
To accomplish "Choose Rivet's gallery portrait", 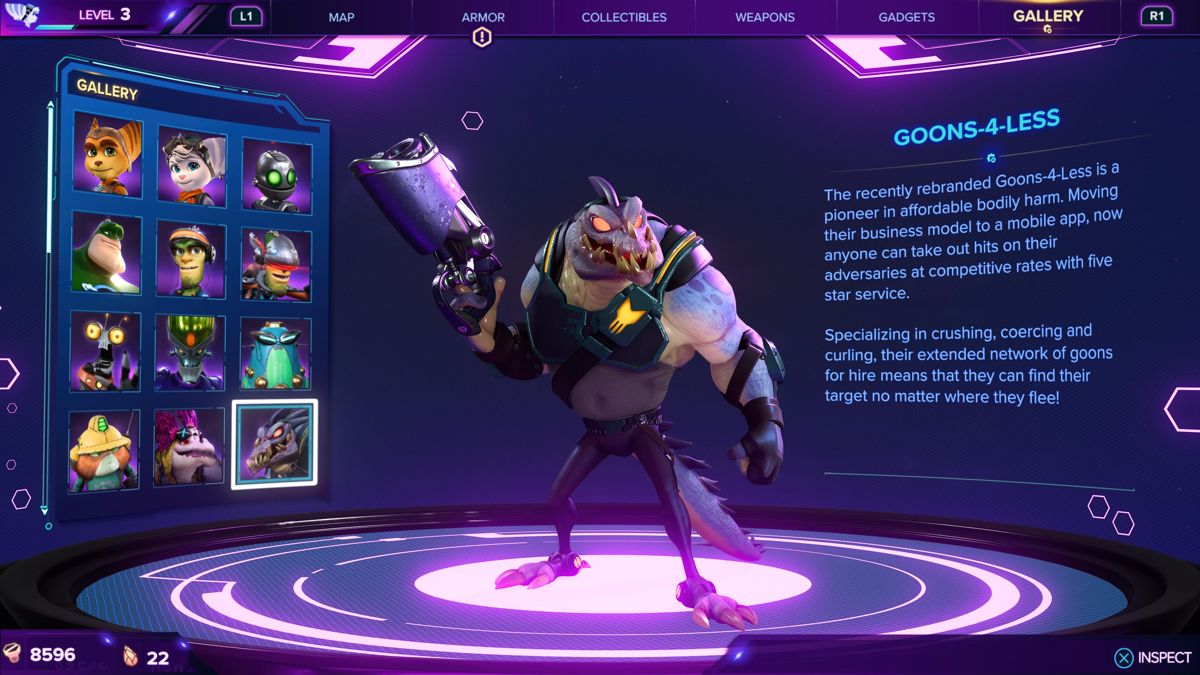I will coord(192,166).
